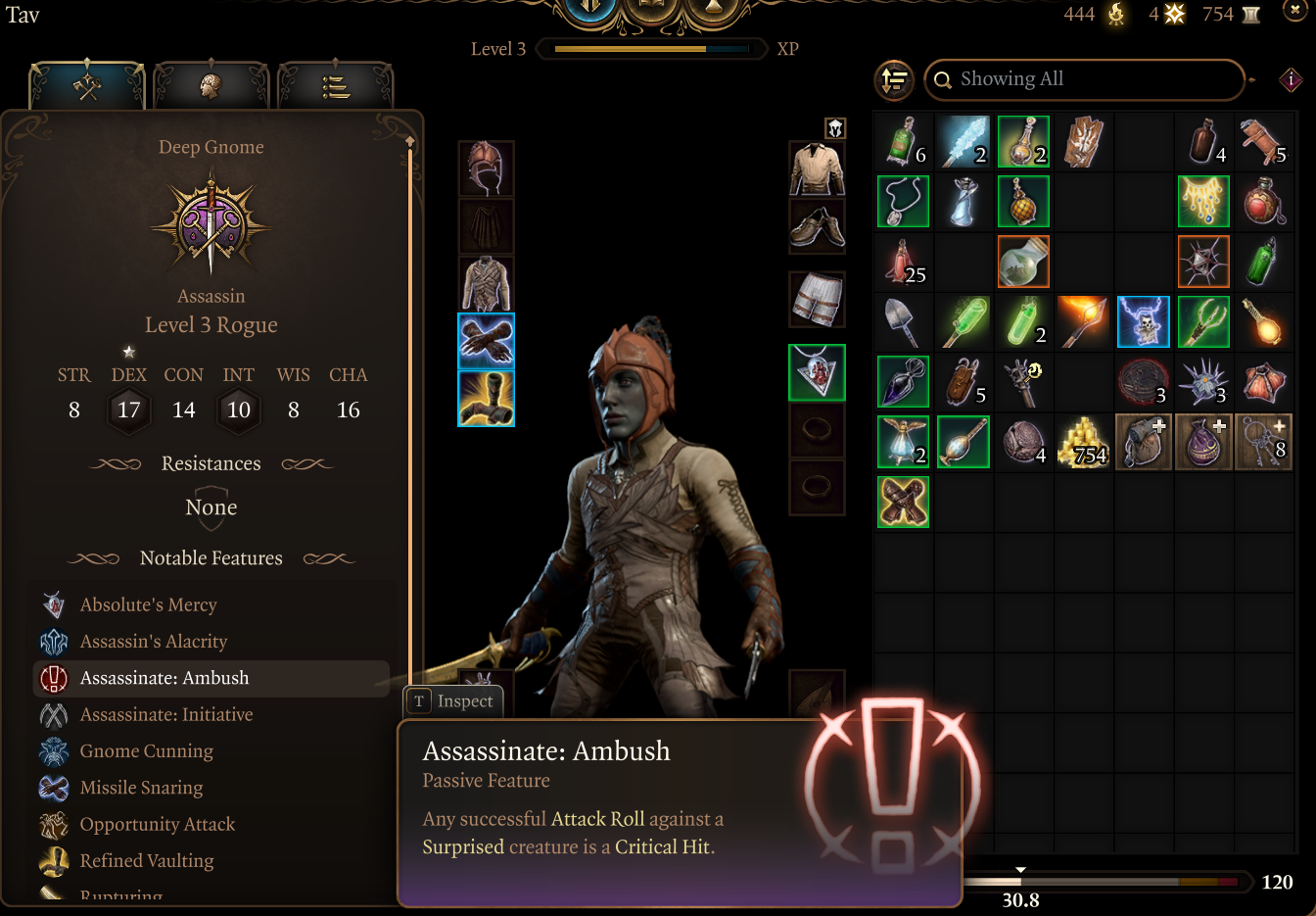Switch to the character head tab
Viewport: 1316px width, 916px height.
point(211,86)
